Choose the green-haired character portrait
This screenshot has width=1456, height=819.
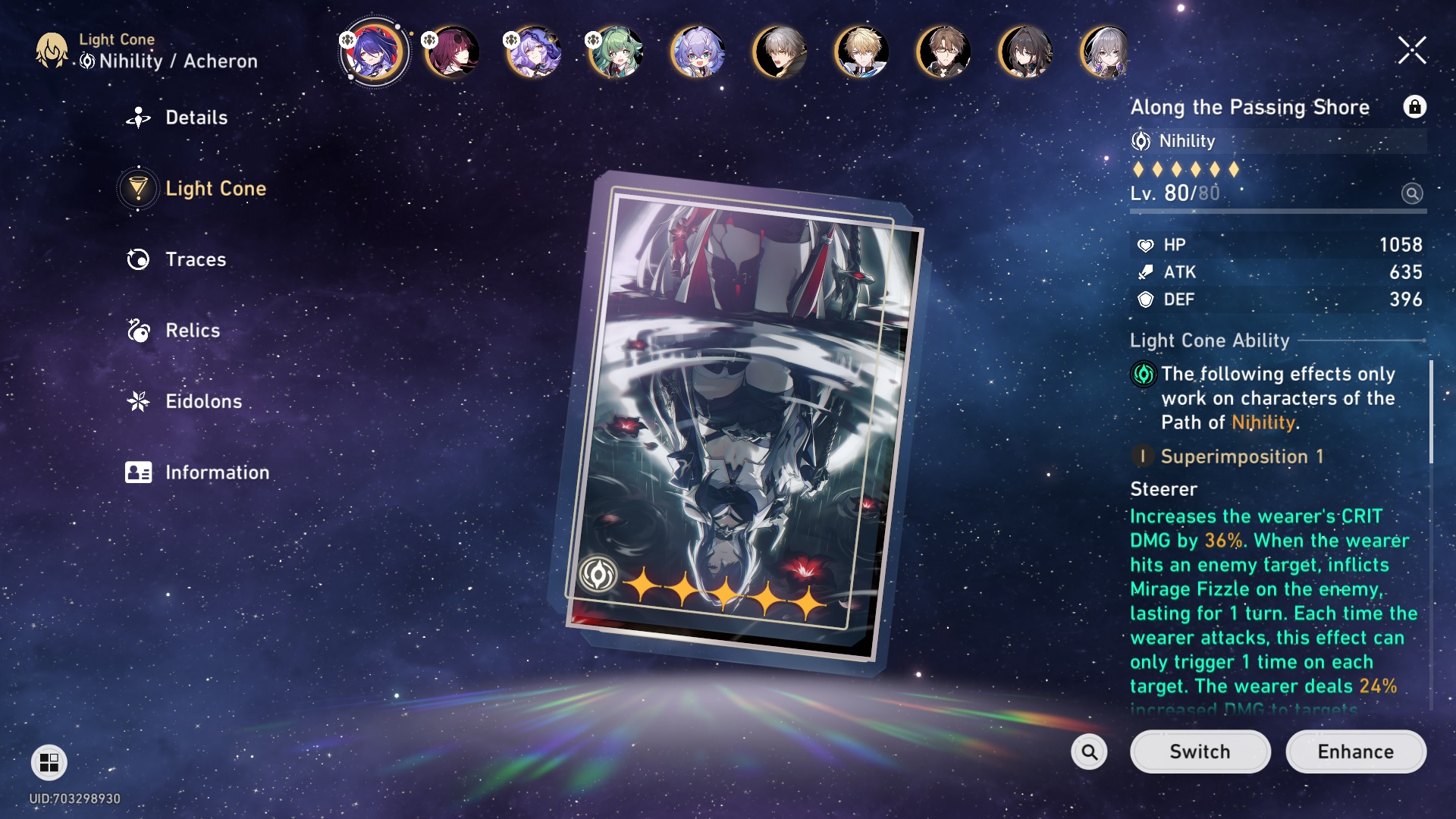tap(616, 52)
